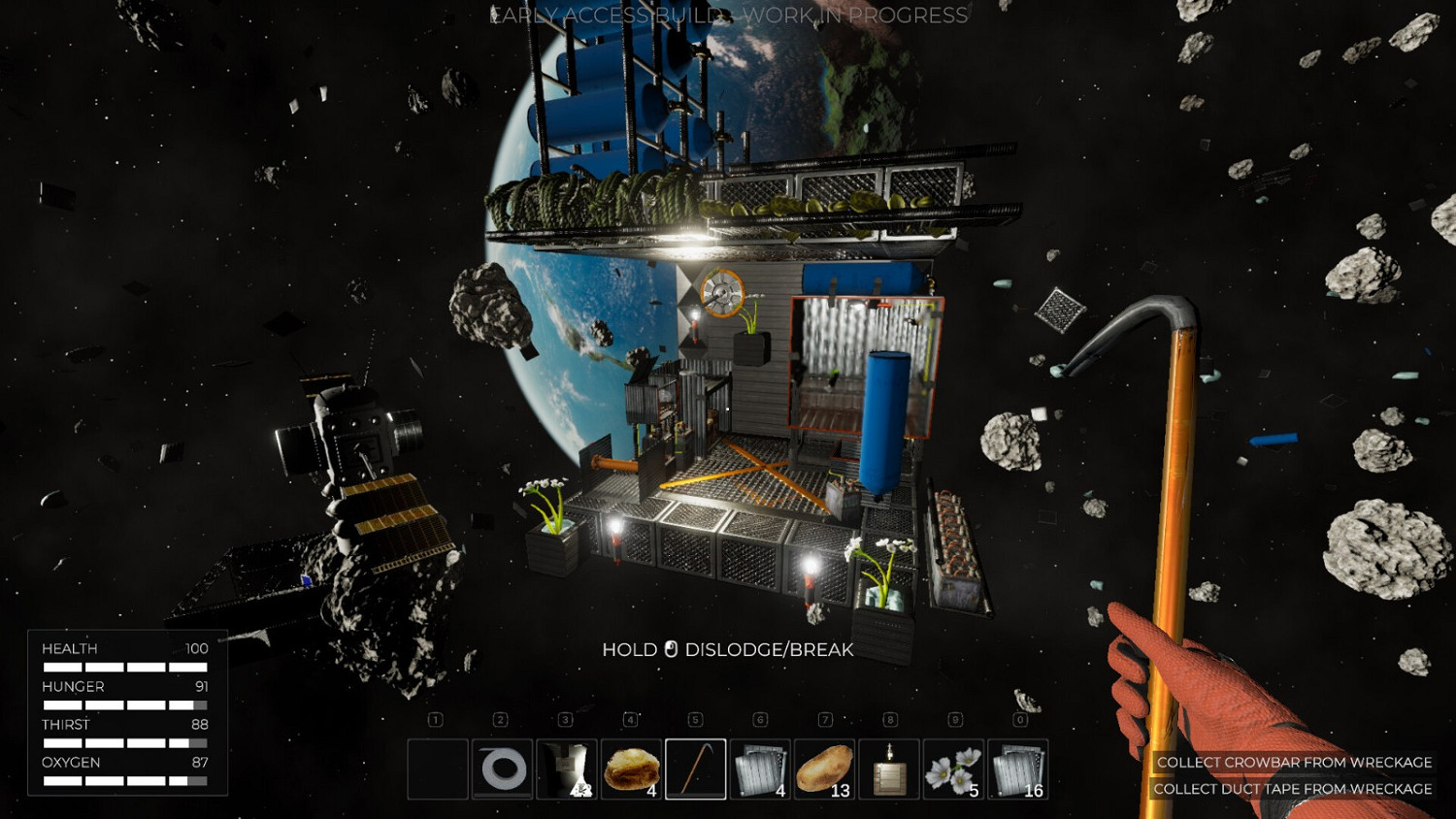The width and height of the screenshot is (1456, 819).
Task: Select the crowbar in hotbar slot 5
Action: [696, 771]
